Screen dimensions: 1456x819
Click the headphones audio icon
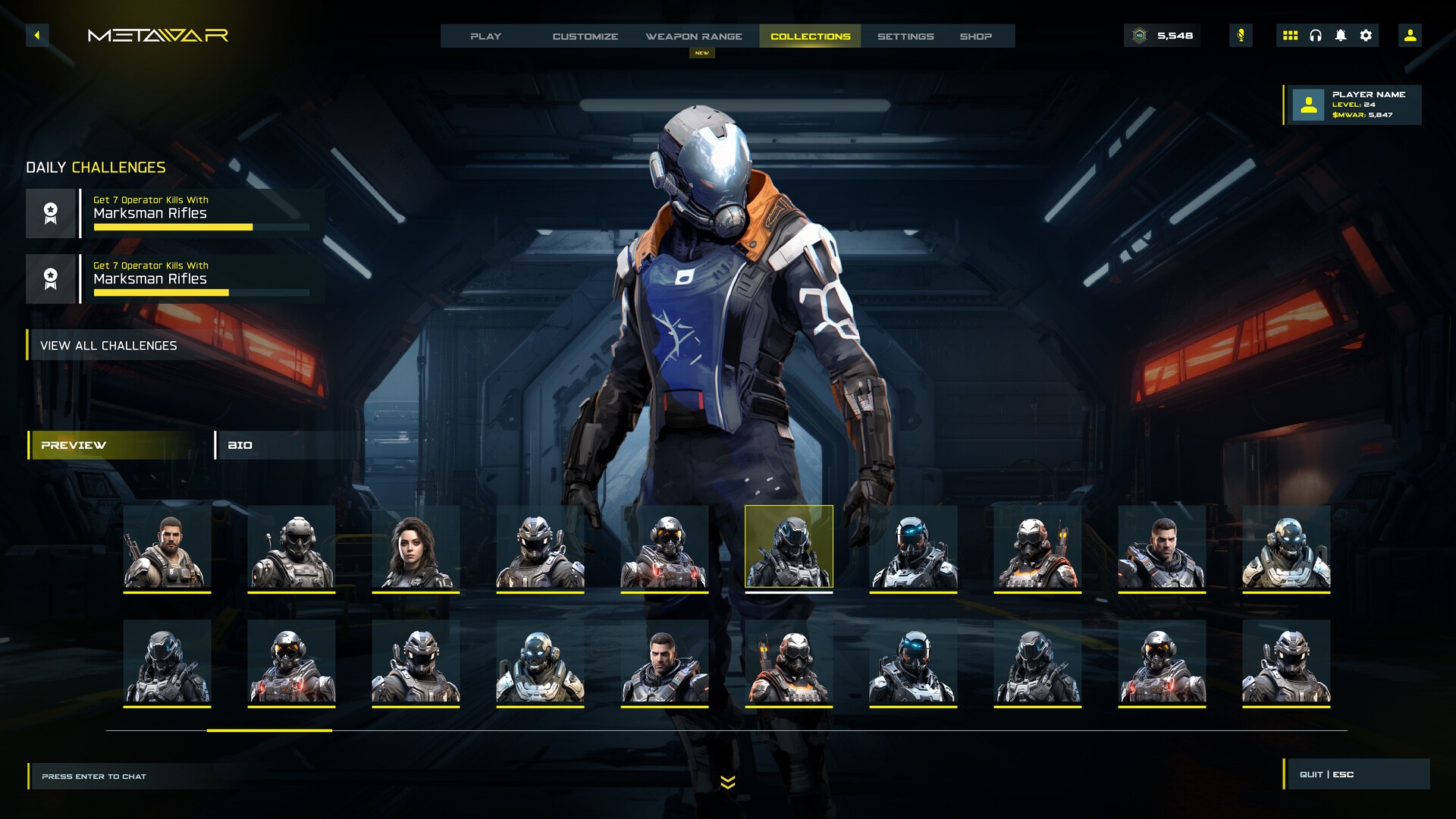[1316, 36]
